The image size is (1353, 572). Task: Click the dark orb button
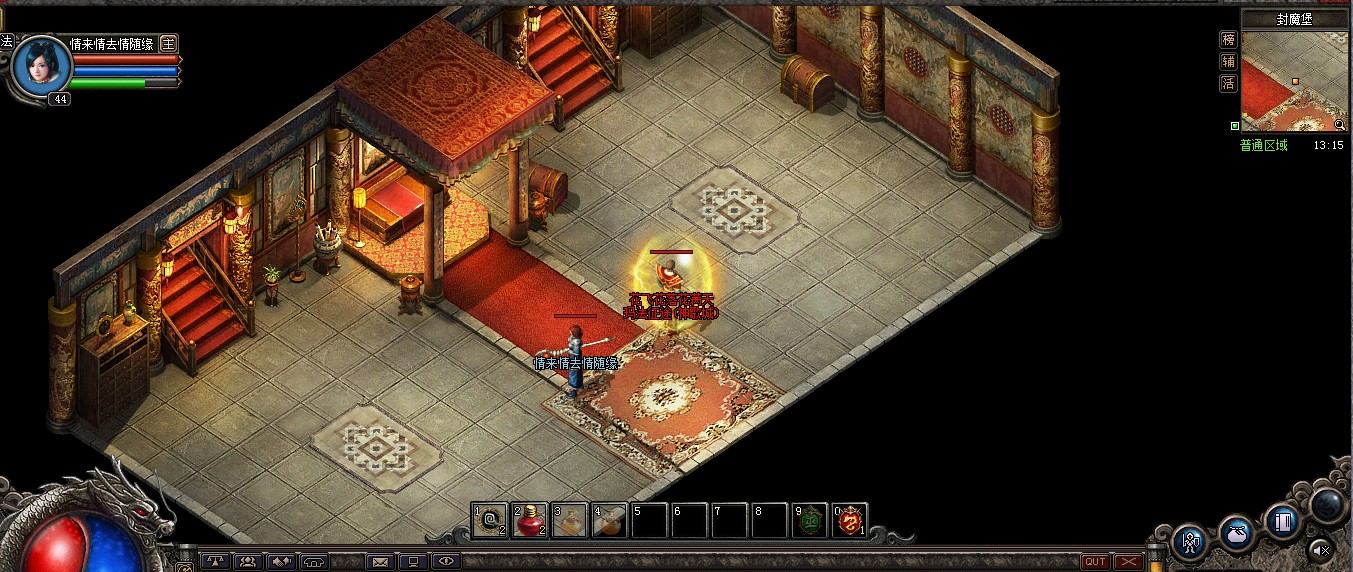(x=1329, y=505)
